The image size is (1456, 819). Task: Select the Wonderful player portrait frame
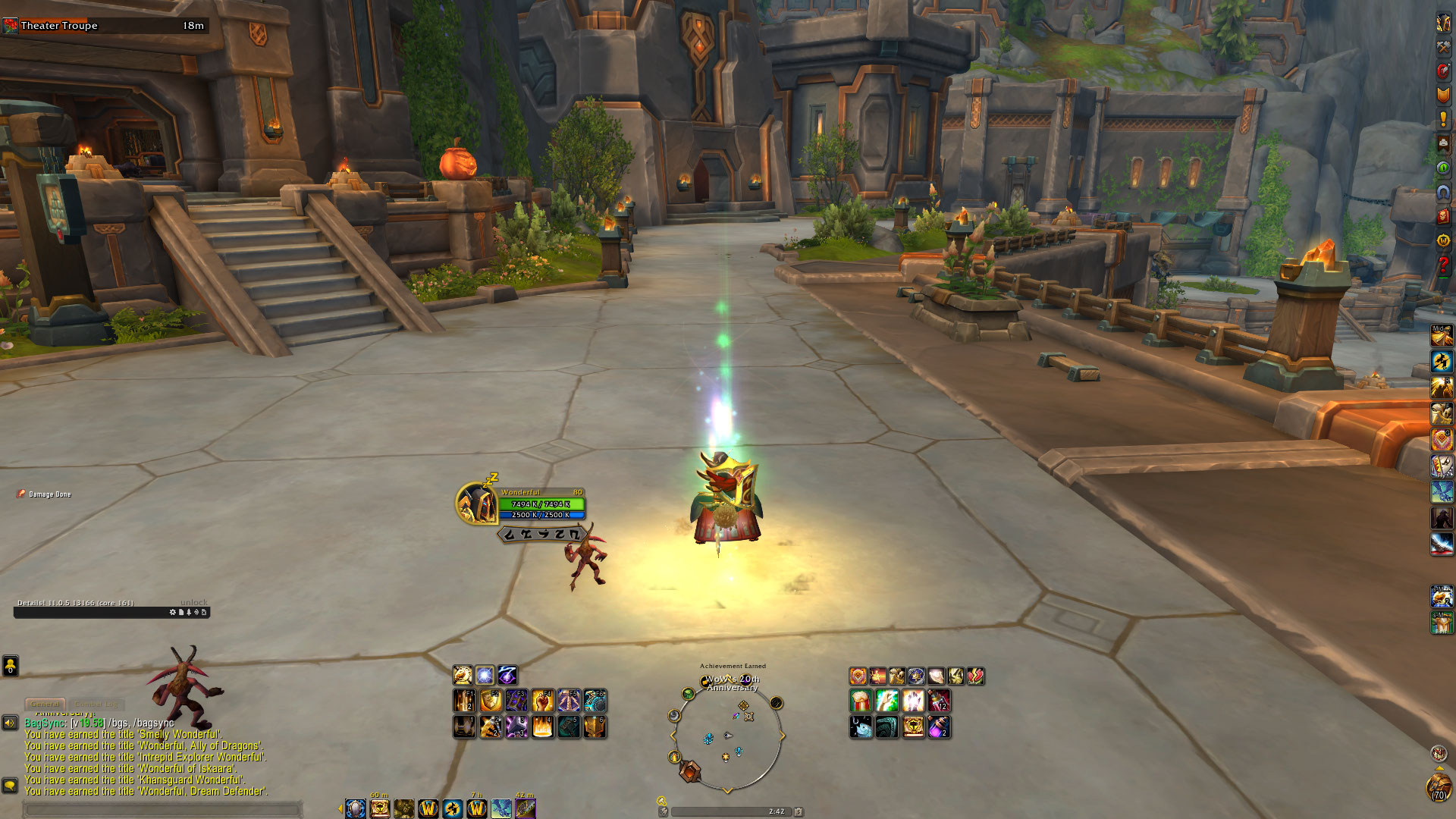click(x=476, y=504)
